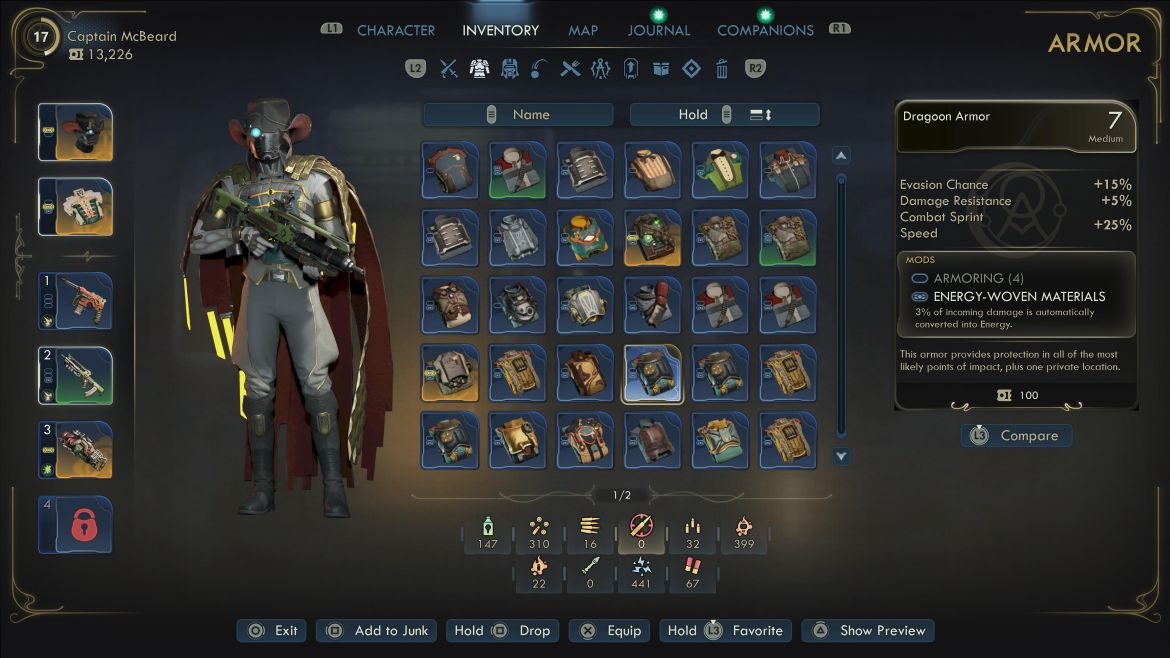The height and width of the screenshot is (658, 1170).
Task: Go to the Journal tab
Action: [x=658, y=30]
